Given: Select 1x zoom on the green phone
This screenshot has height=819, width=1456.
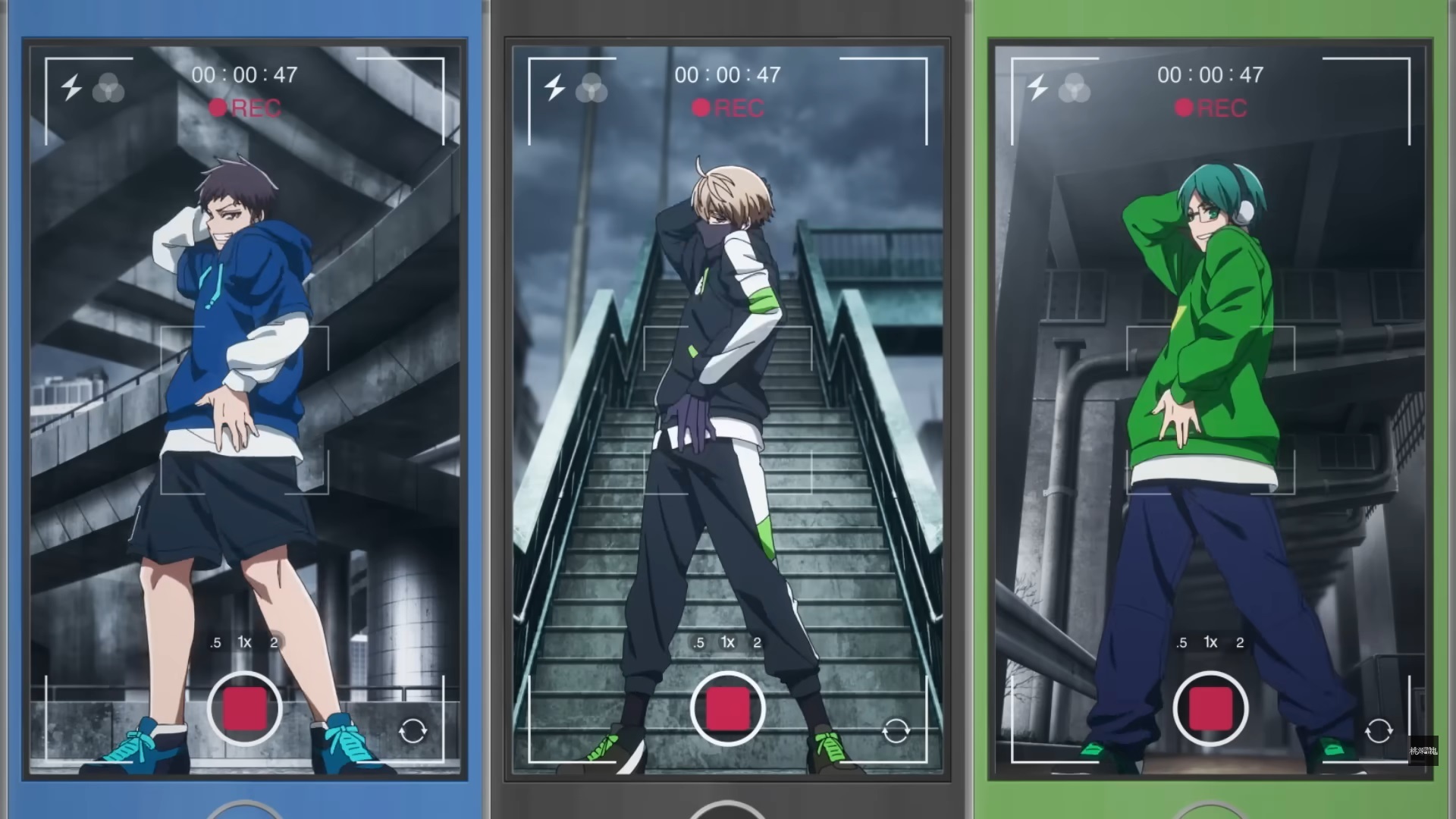Looking at the screenshot, I should (1210, 642).
